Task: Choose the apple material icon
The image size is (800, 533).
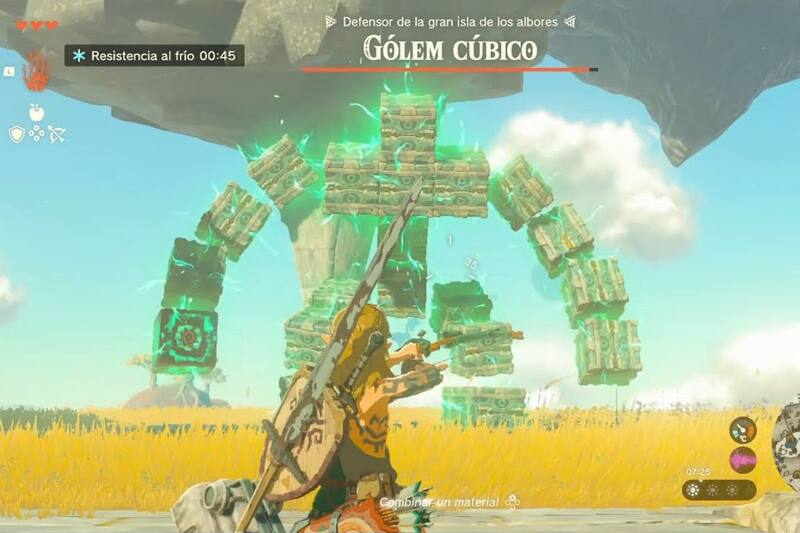Action: coord(37,111)
